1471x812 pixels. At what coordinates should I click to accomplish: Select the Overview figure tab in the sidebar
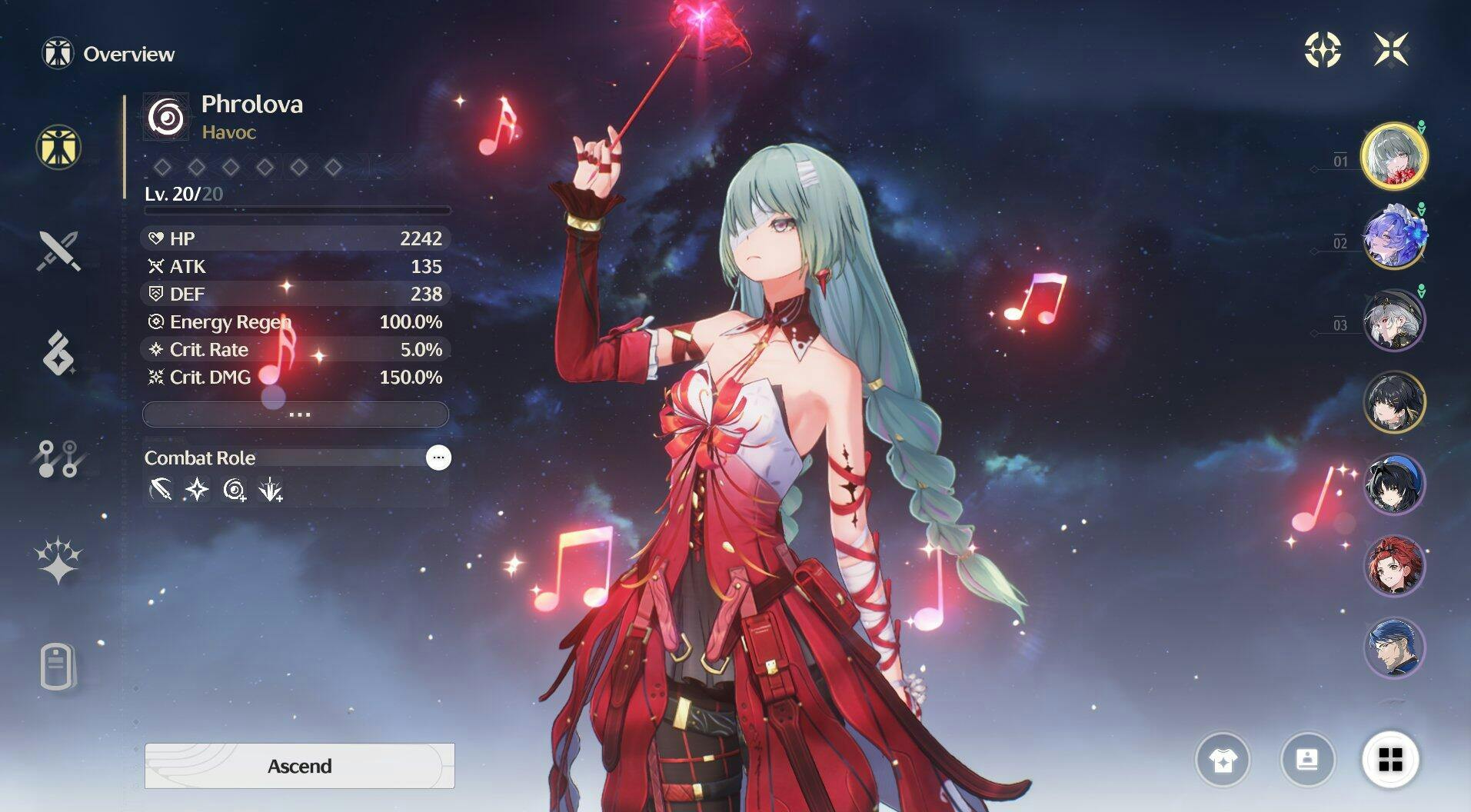point(58,147)
